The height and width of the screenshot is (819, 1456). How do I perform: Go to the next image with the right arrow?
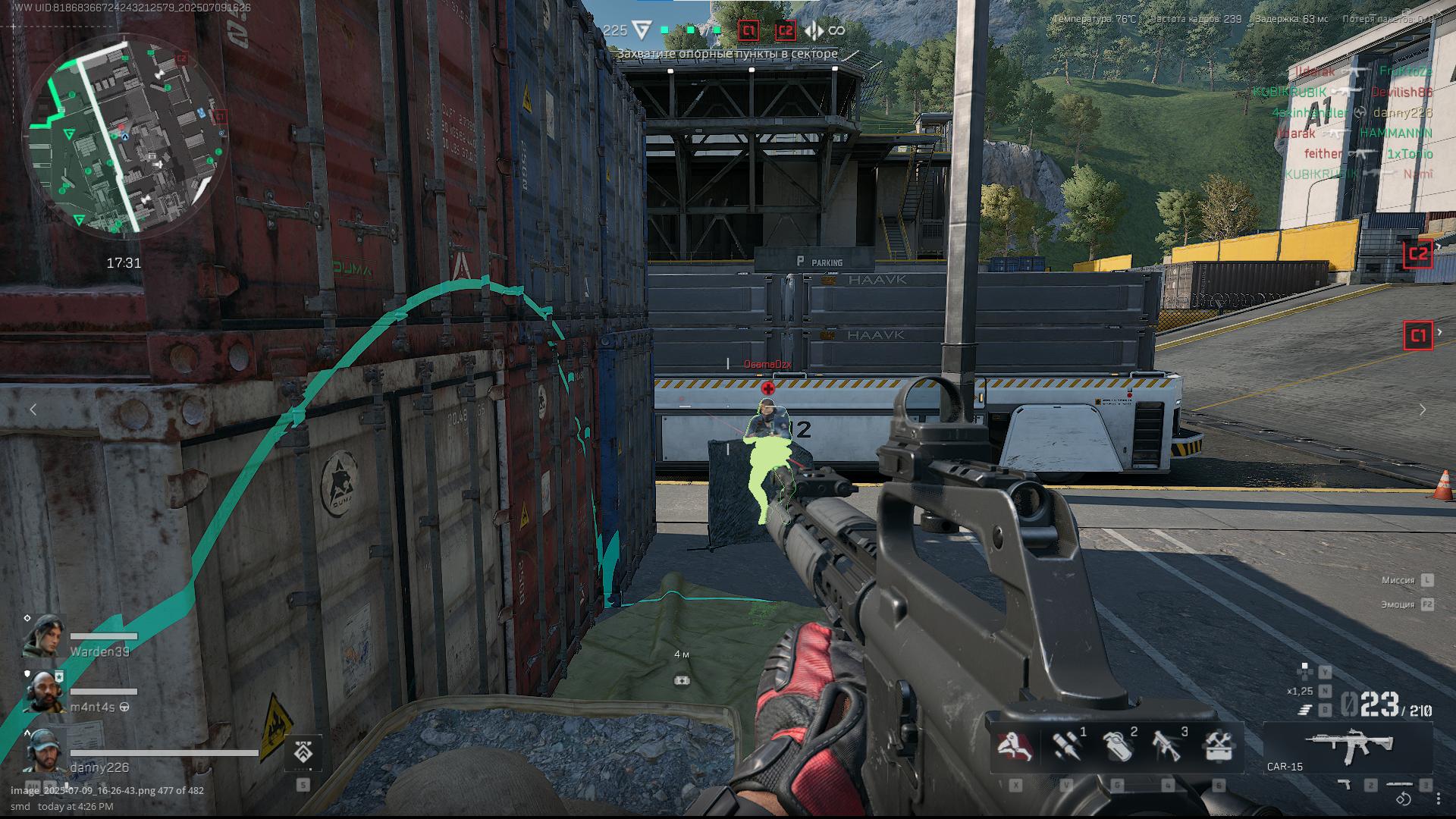click(x=1423, y=409)
